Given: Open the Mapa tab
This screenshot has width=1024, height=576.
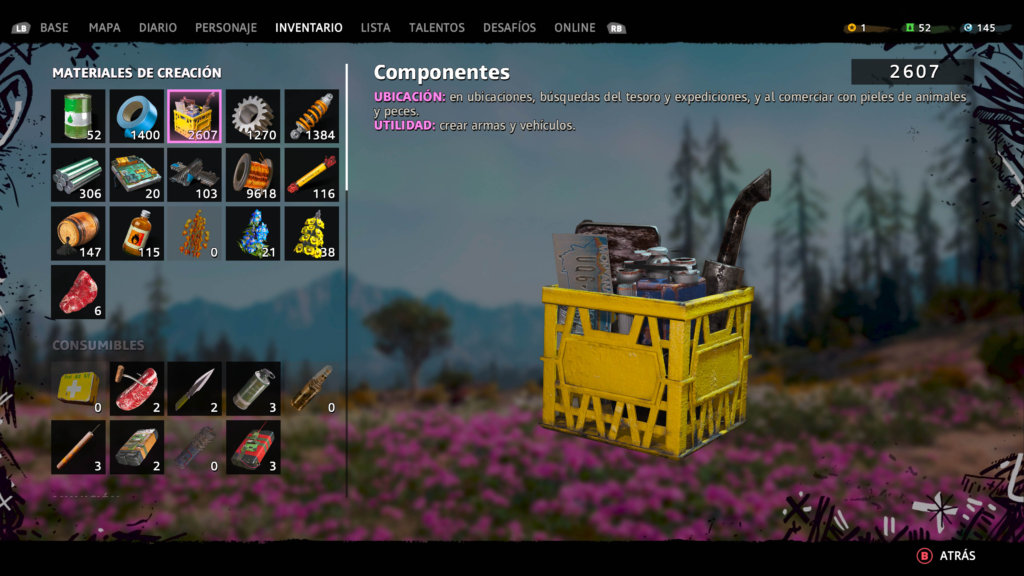Looking at the screenshot, I should (105, 28).
